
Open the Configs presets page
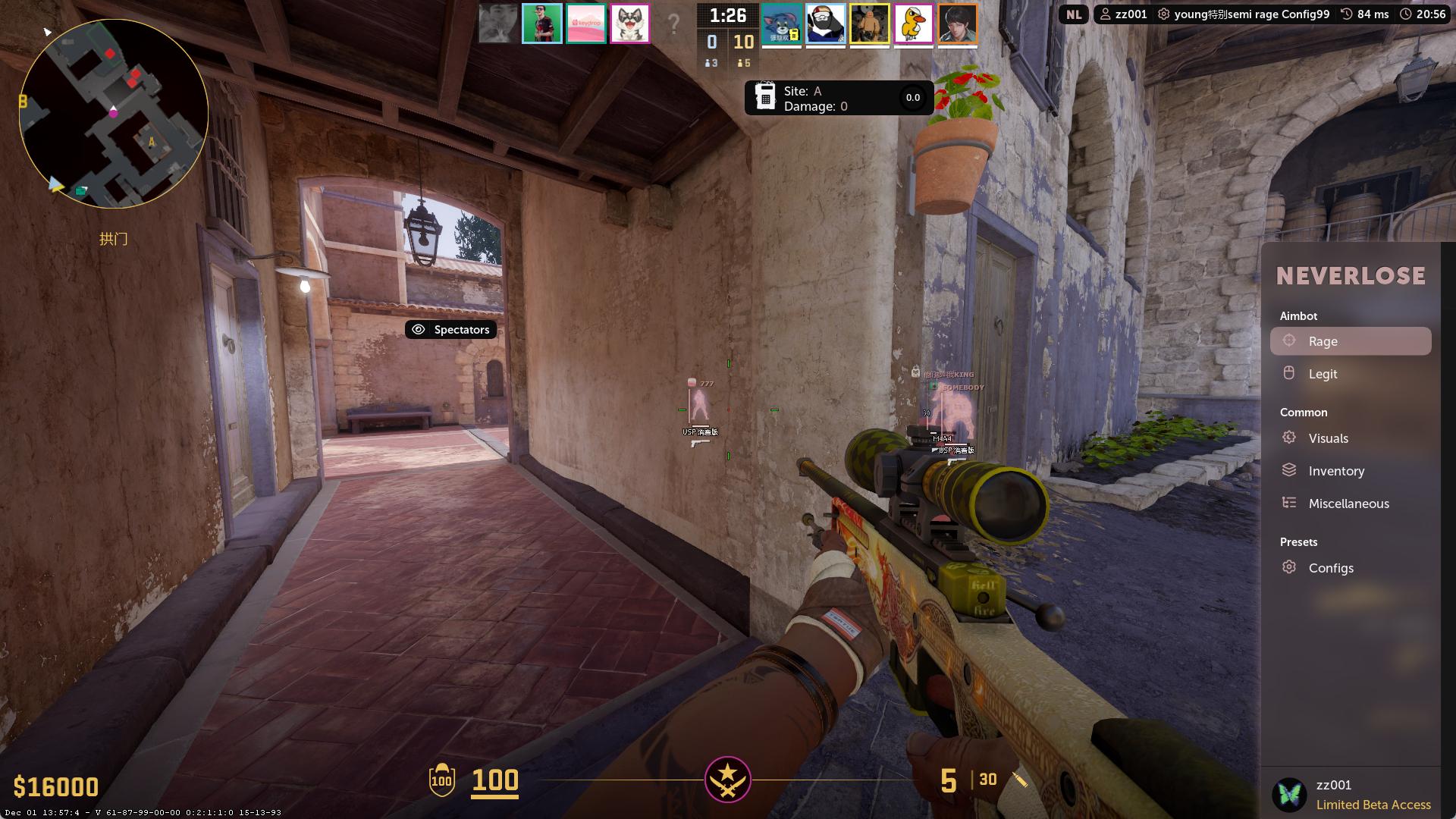(x=1330, y=568)
